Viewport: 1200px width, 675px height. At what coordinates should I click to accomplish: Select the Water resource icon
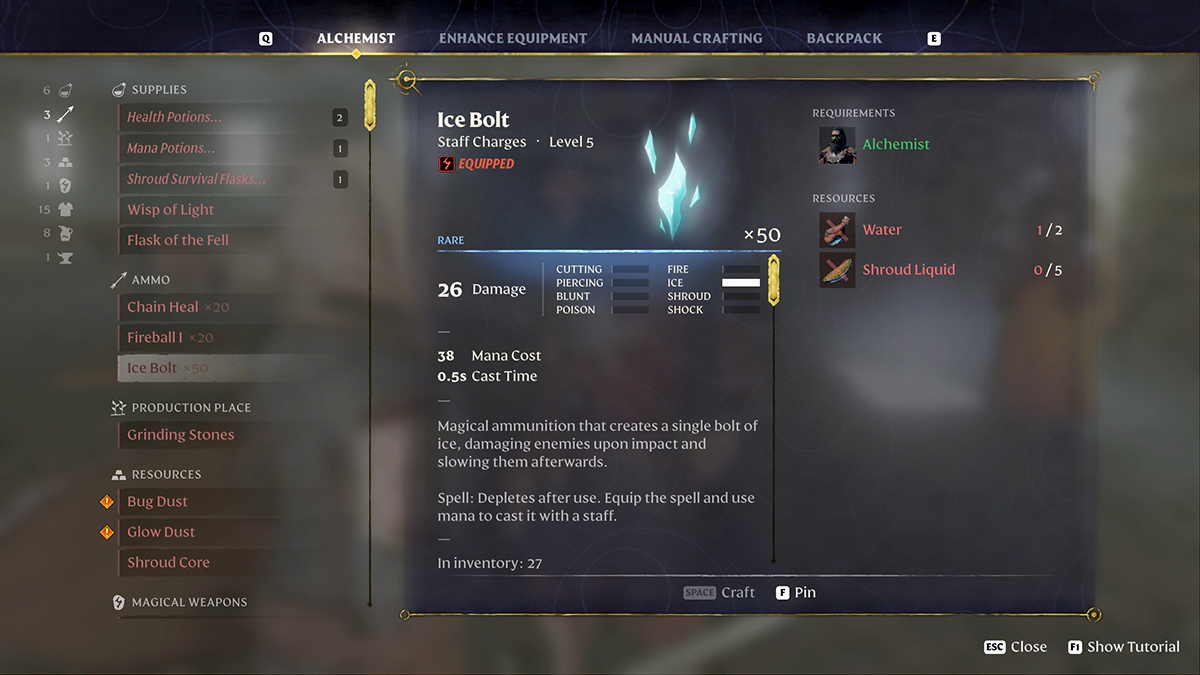point(837,230)
